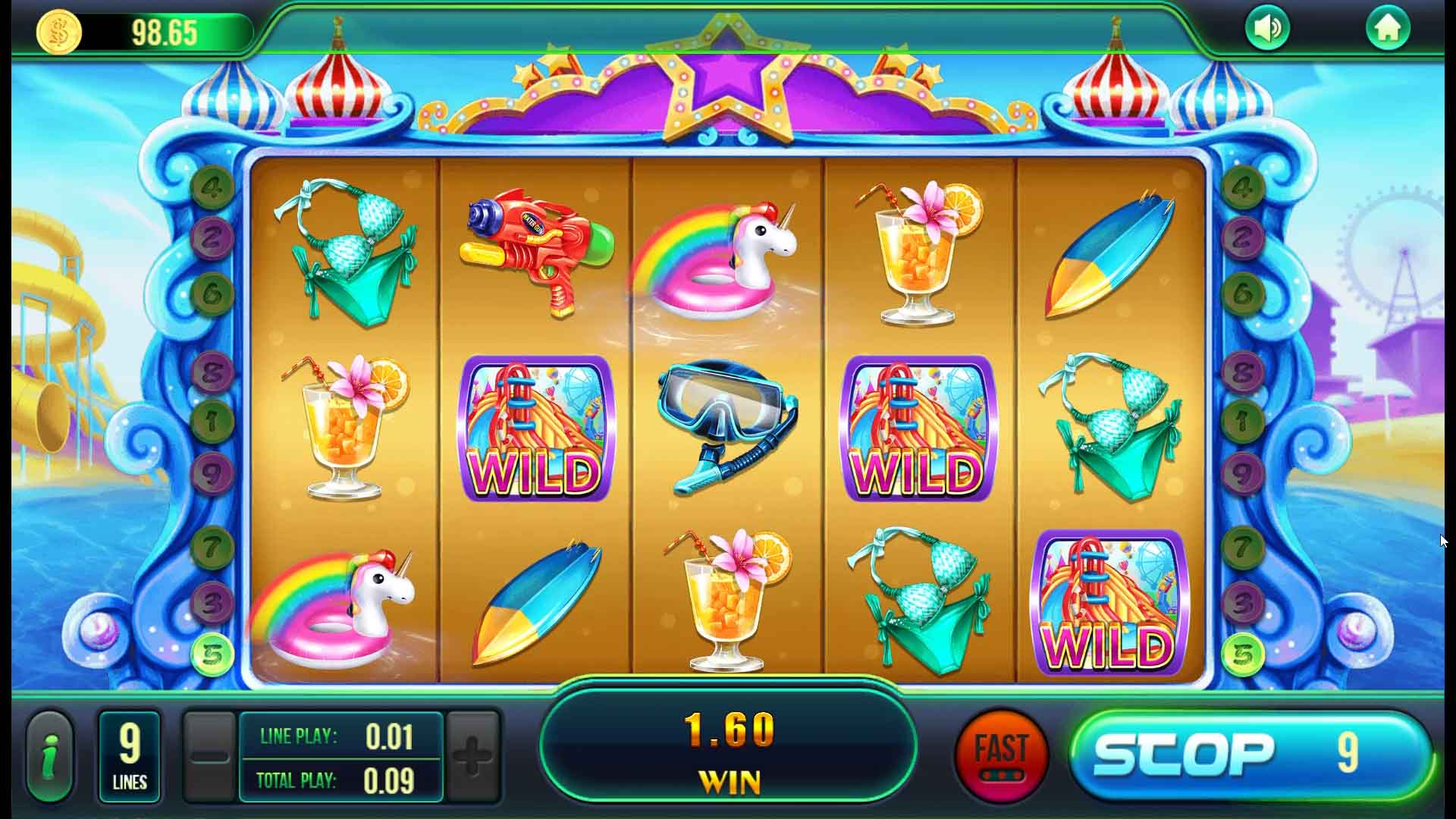
Task: Click the home icon to exit game
Action: [1390, 27]
